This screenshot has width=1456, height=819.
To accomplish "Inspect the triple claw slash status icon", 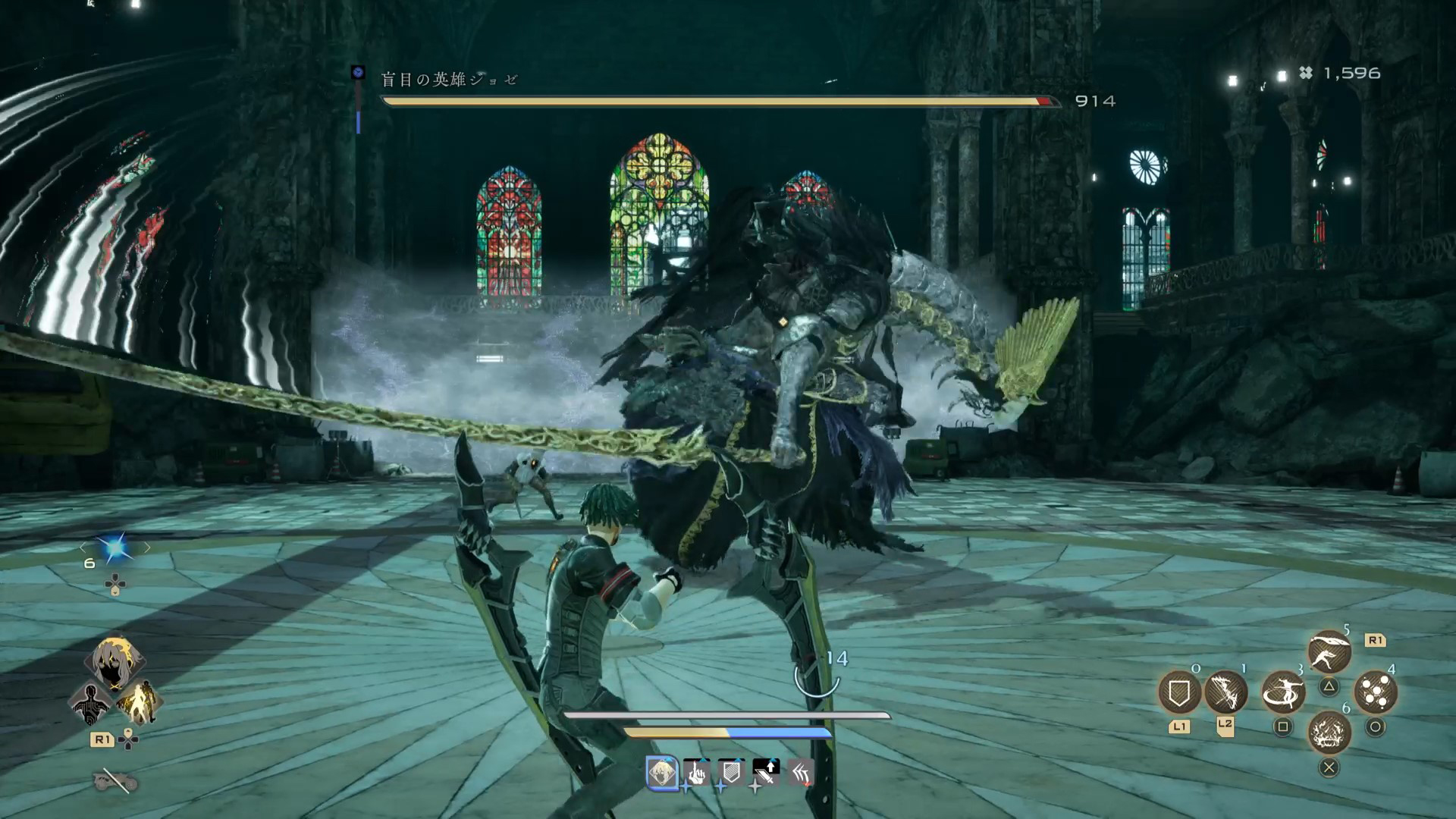I will [x=800, y=773].
